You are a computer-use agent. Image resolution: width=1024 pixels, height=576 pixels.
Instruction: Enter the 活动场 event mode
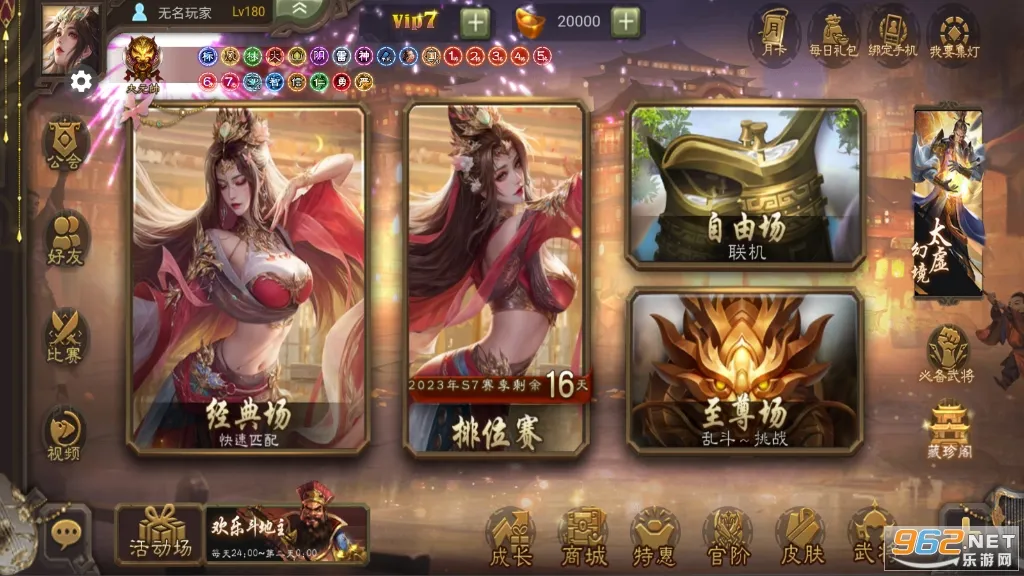pos(160,533)
